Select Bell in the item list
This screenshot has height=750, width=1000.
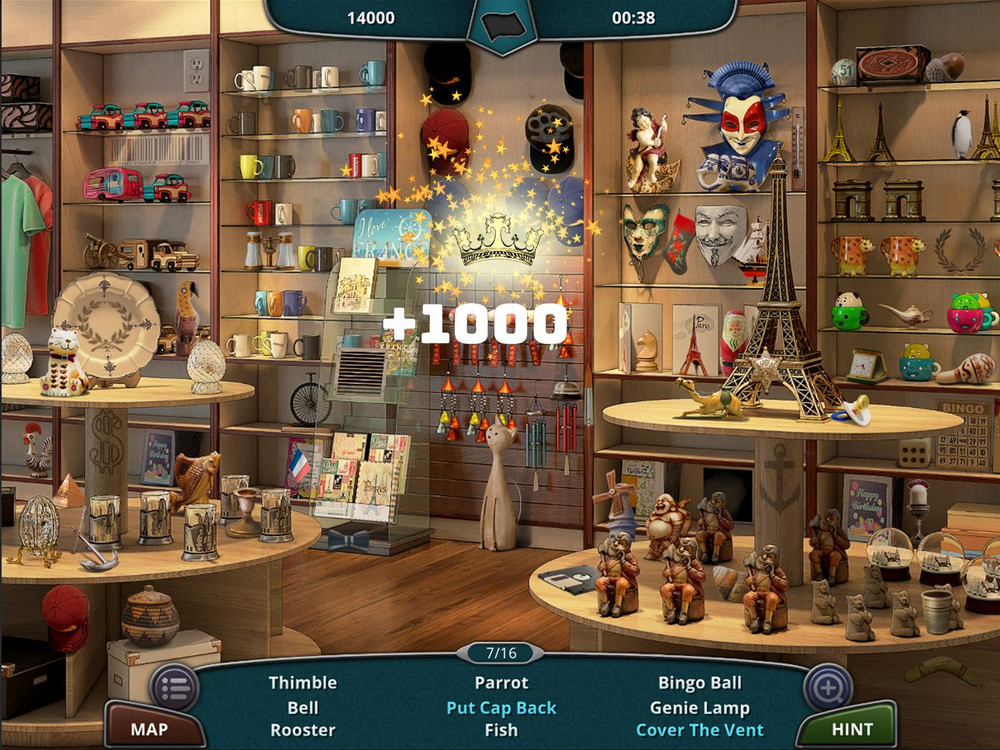click(302, 707)
